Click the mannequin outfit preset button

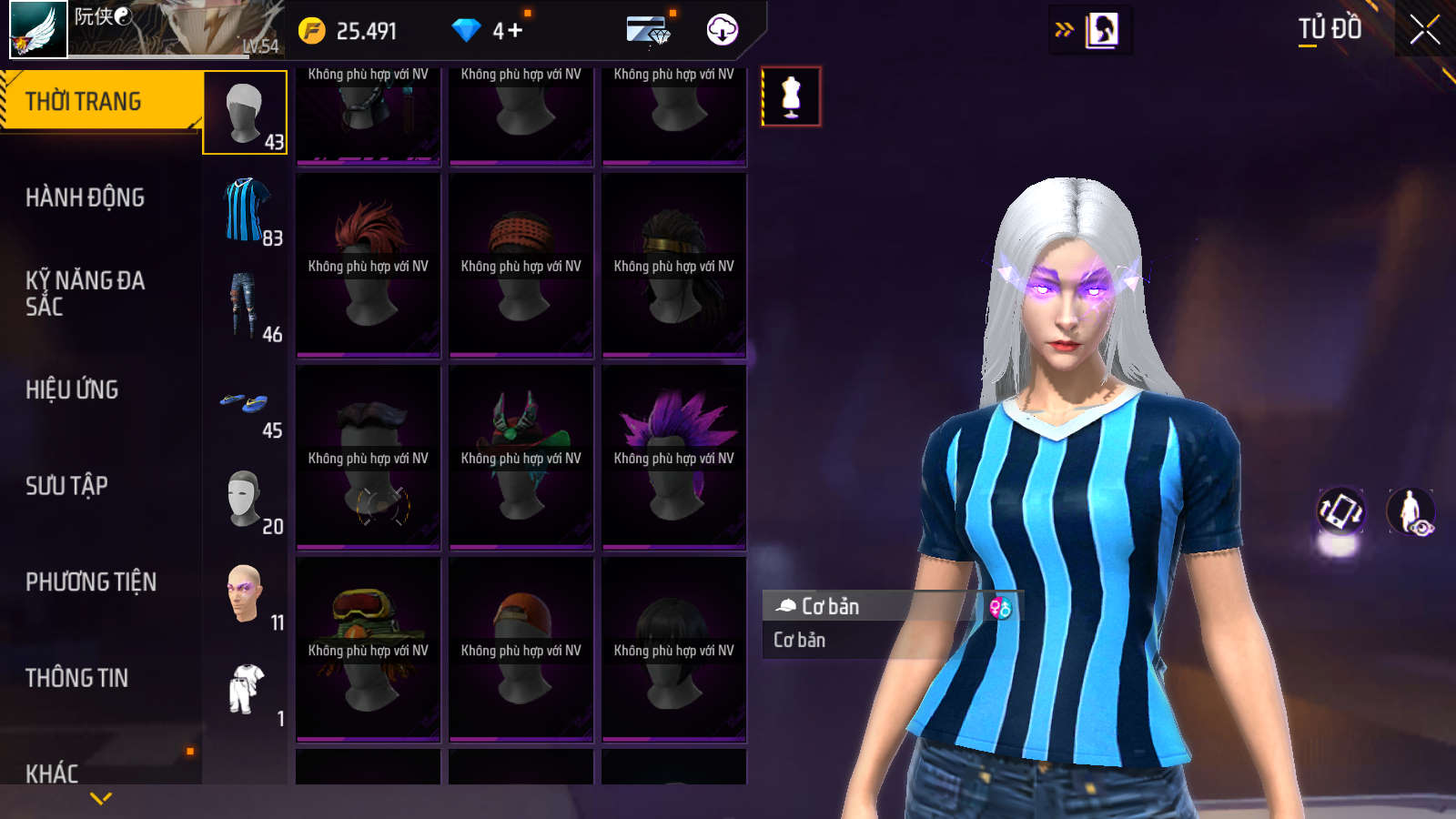(791, 96)
